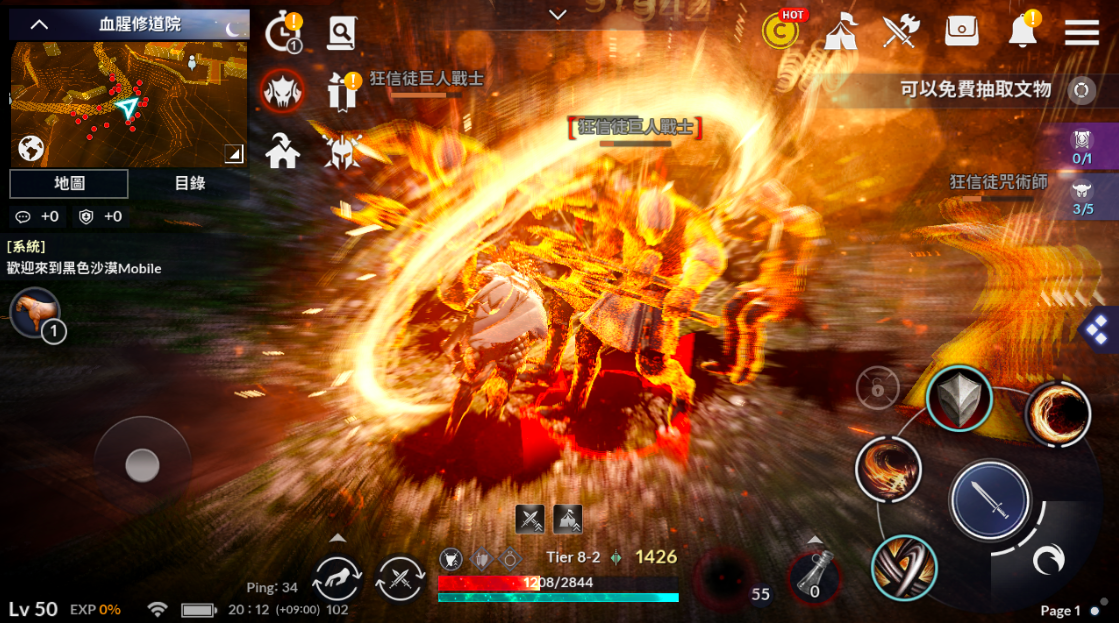Tap the main sword attack button
The height and width of the screenshot is (623, 1119).
(989, 501)
